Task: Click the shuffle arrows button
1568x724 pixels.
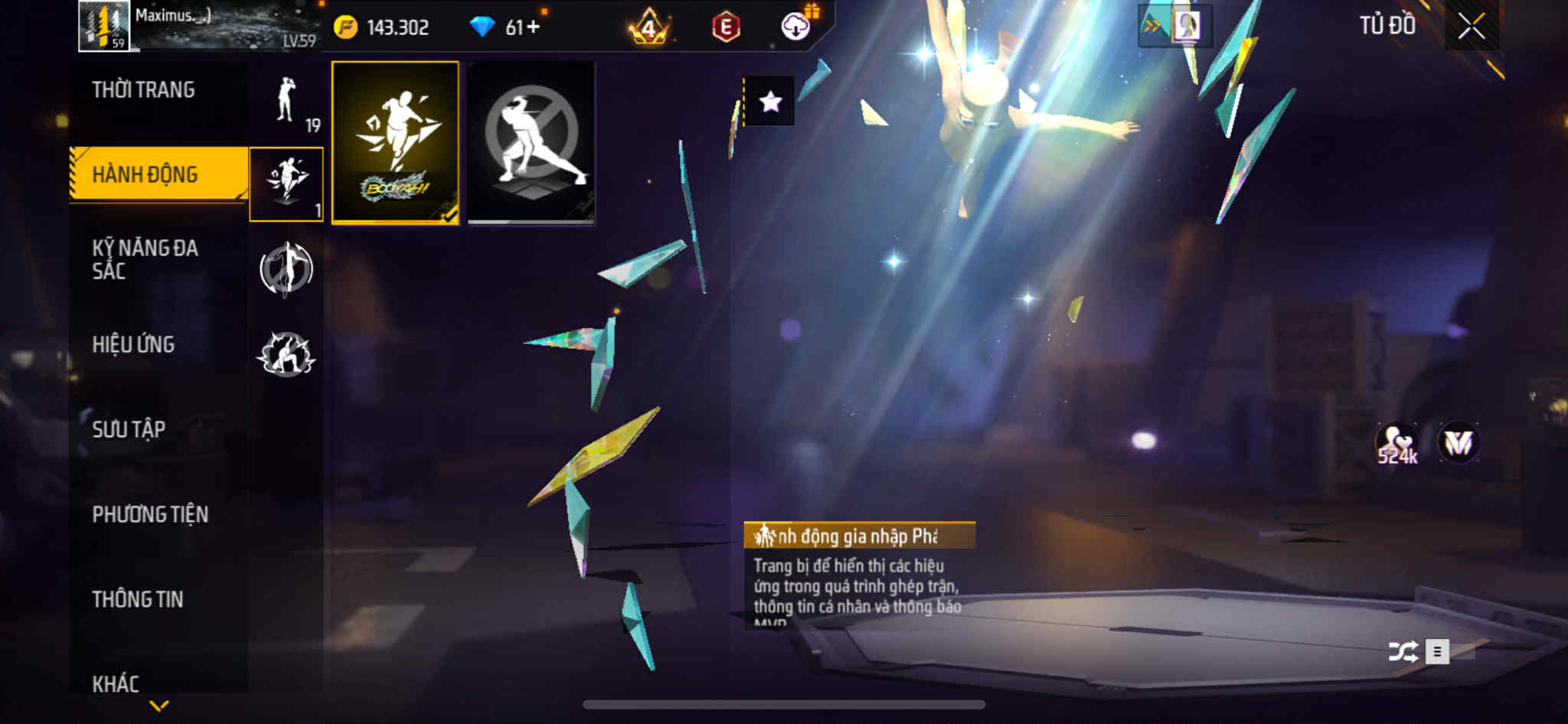Action: pyautogui.click(x=1403, y=652)
